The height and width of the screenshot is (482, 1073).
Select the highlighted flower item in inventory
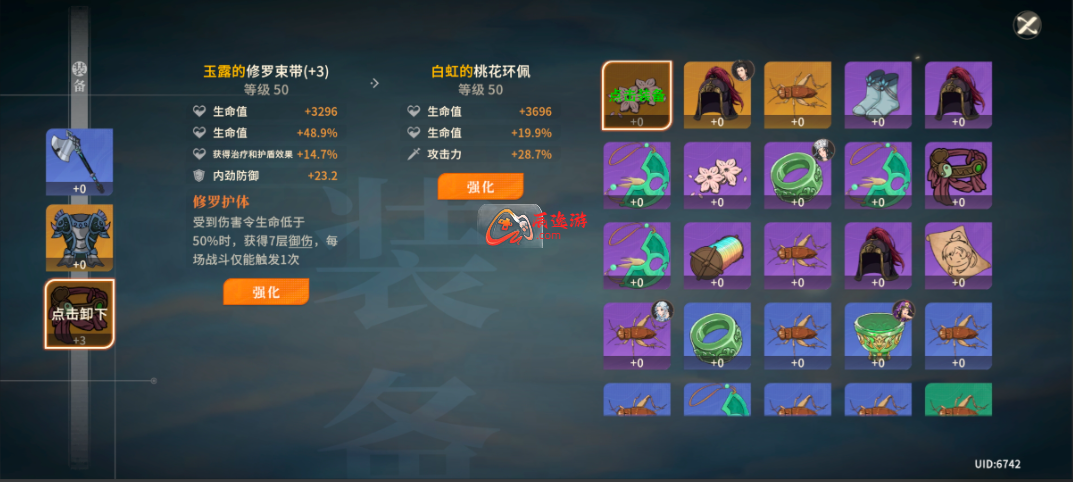[x=637, y=95]
